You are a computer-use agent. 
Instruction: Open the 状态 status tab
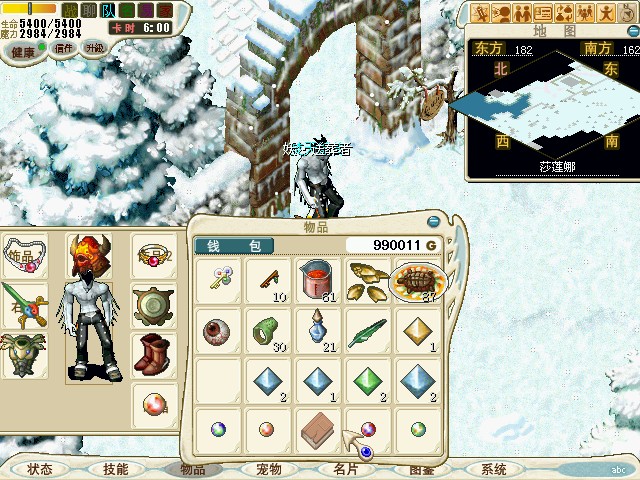tap(40, 469)
